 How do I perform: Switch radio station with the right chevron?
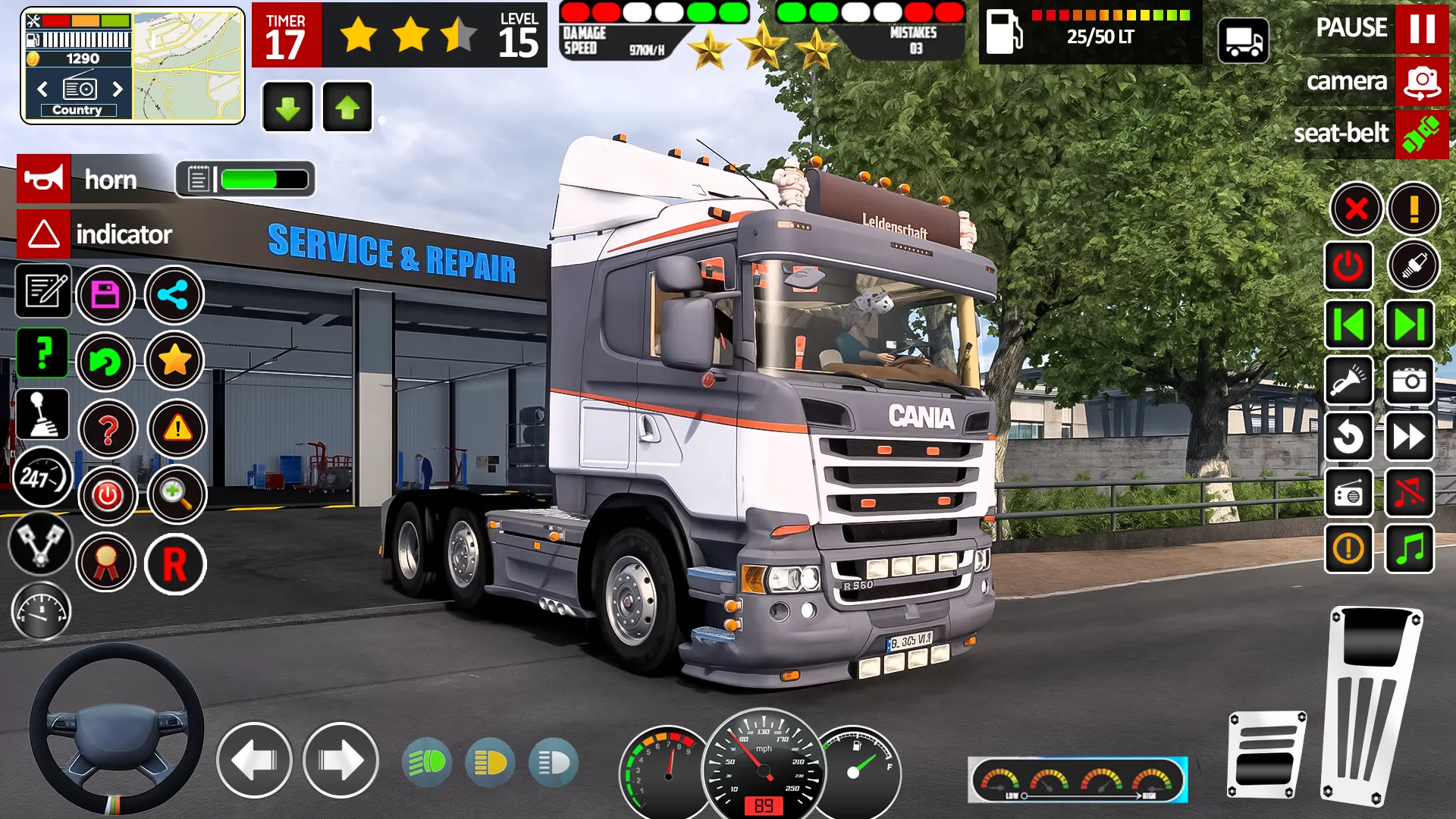(118, 89)
